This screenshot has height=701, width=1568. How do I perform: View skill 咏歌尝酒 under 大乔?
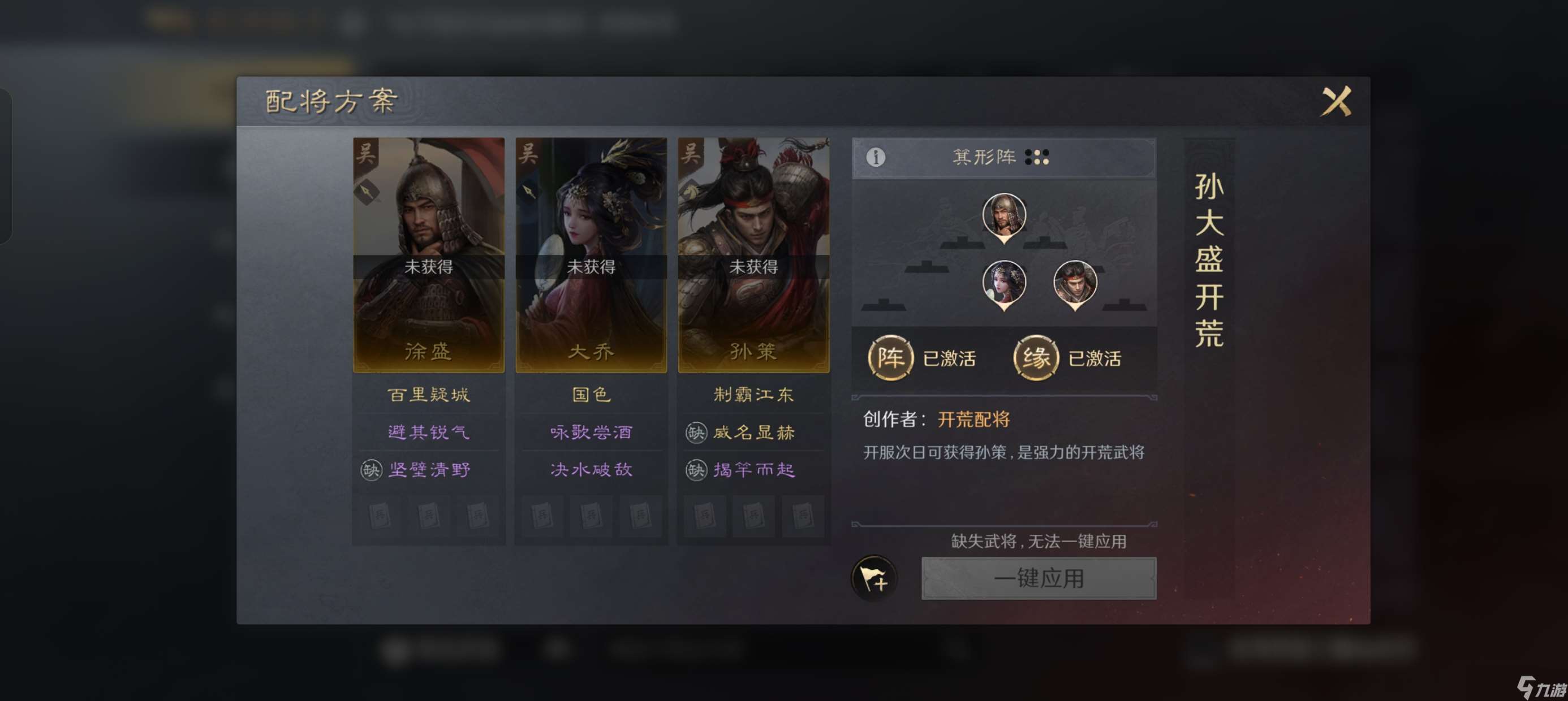(x=591, y=432)
